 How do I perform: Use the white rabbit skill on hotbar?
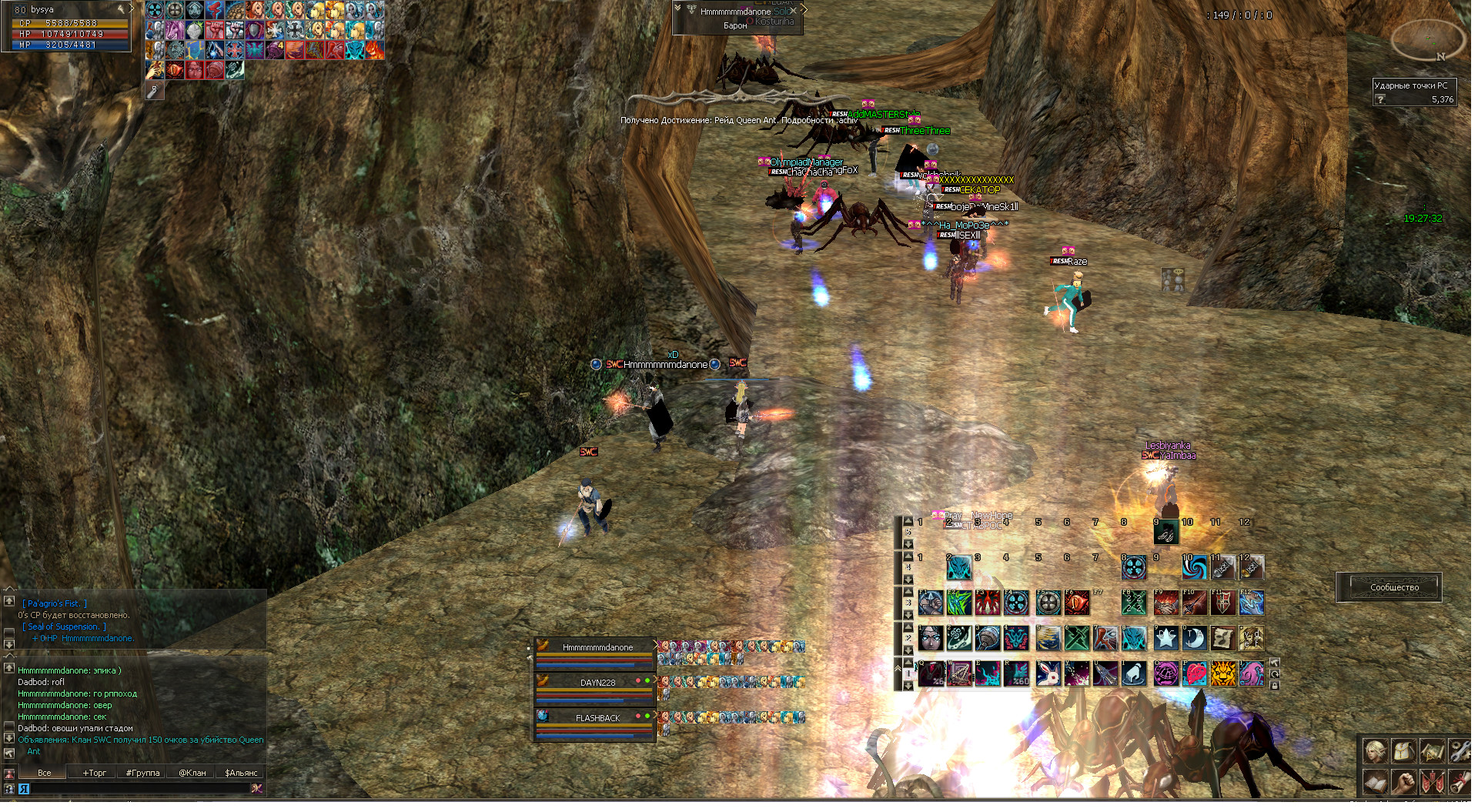(x=1048, y=673)
